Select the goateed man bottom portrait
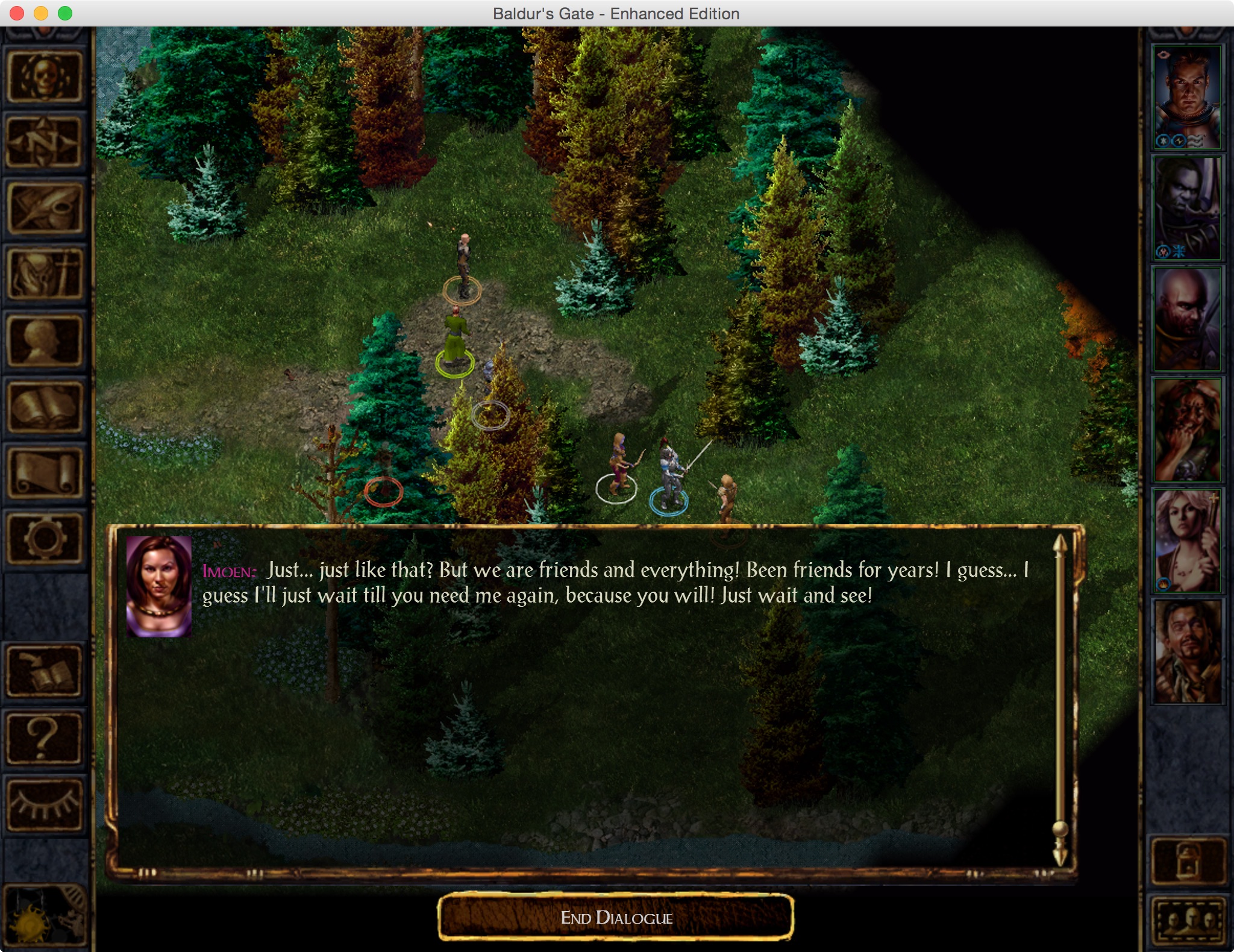 click(x=1187, y=652)
